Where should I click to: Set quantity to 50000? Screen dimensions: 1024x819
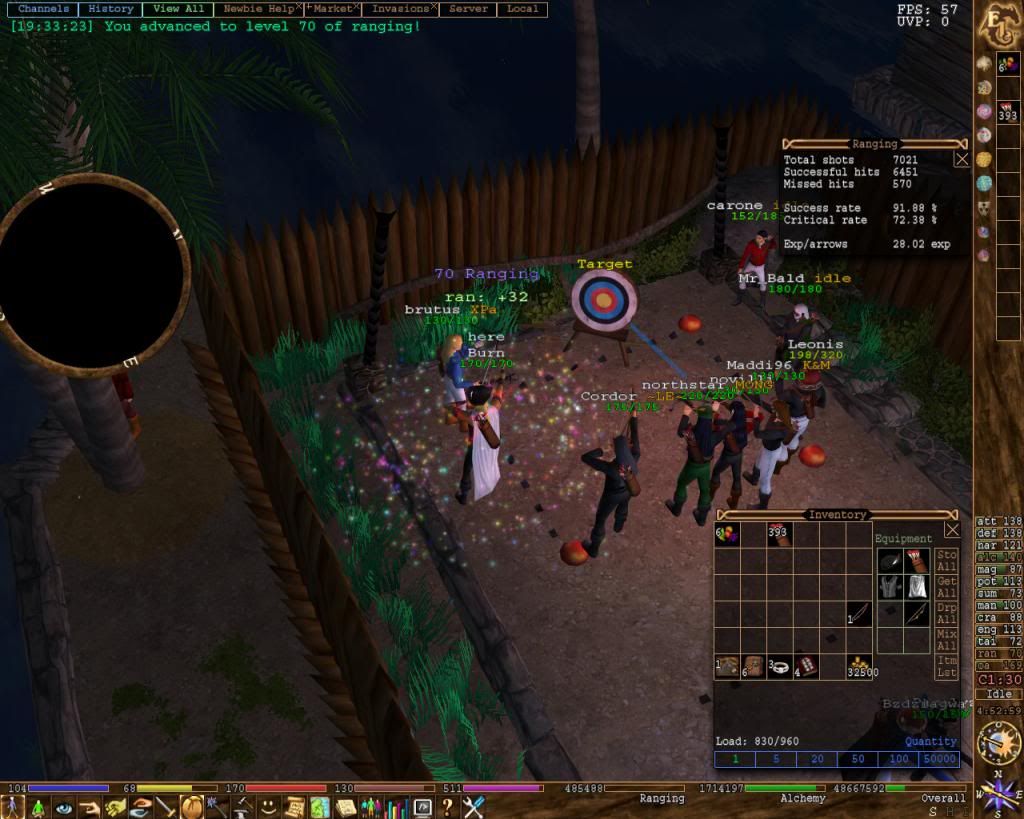(937, 760)
